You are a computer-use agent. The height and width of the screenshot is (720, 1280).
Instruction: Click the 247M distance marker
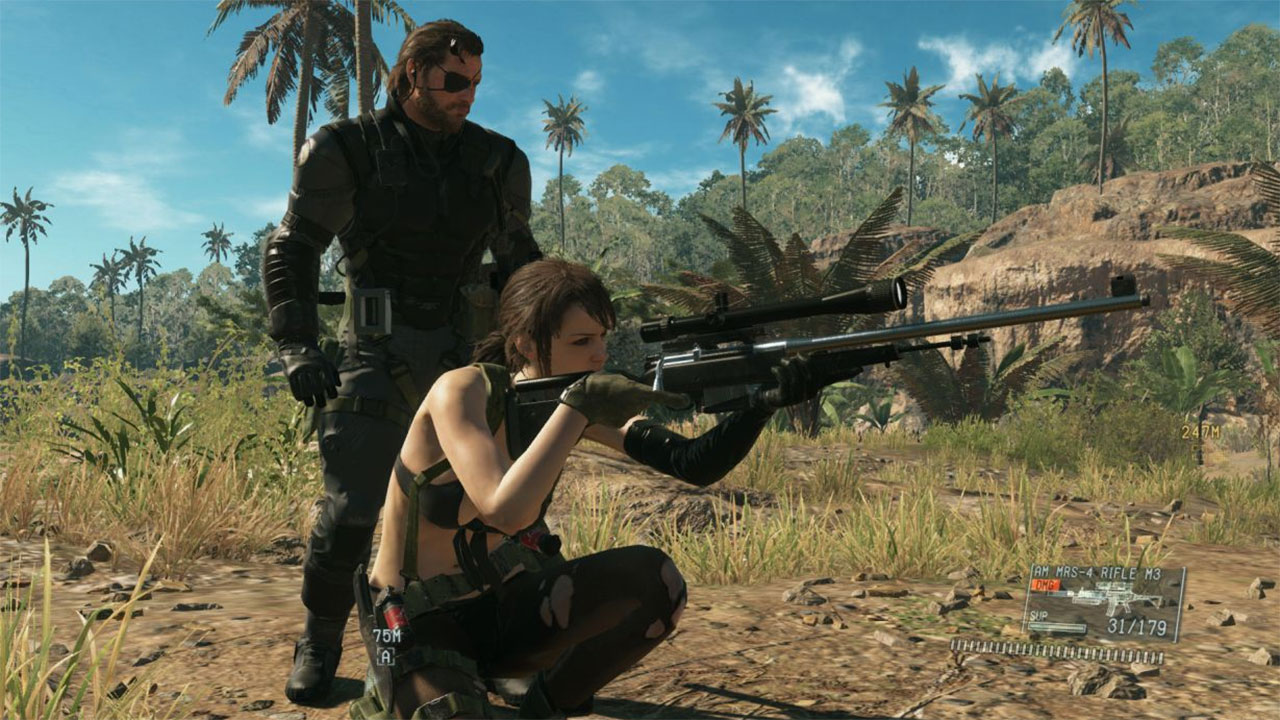point(1200,432)
